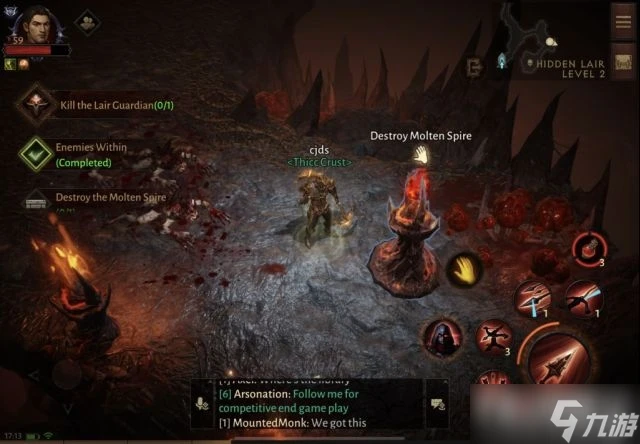Viewport: 640px width, 444px height.
Task: Tap the yellow hand interact button
Action: 461,266
